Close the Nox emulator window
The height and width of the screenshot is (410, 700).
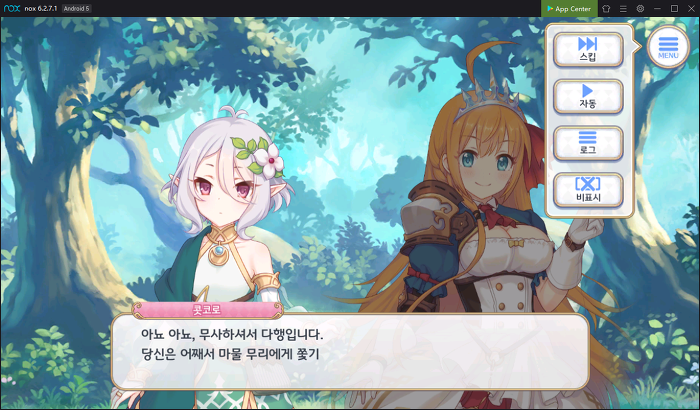(691, 8)
